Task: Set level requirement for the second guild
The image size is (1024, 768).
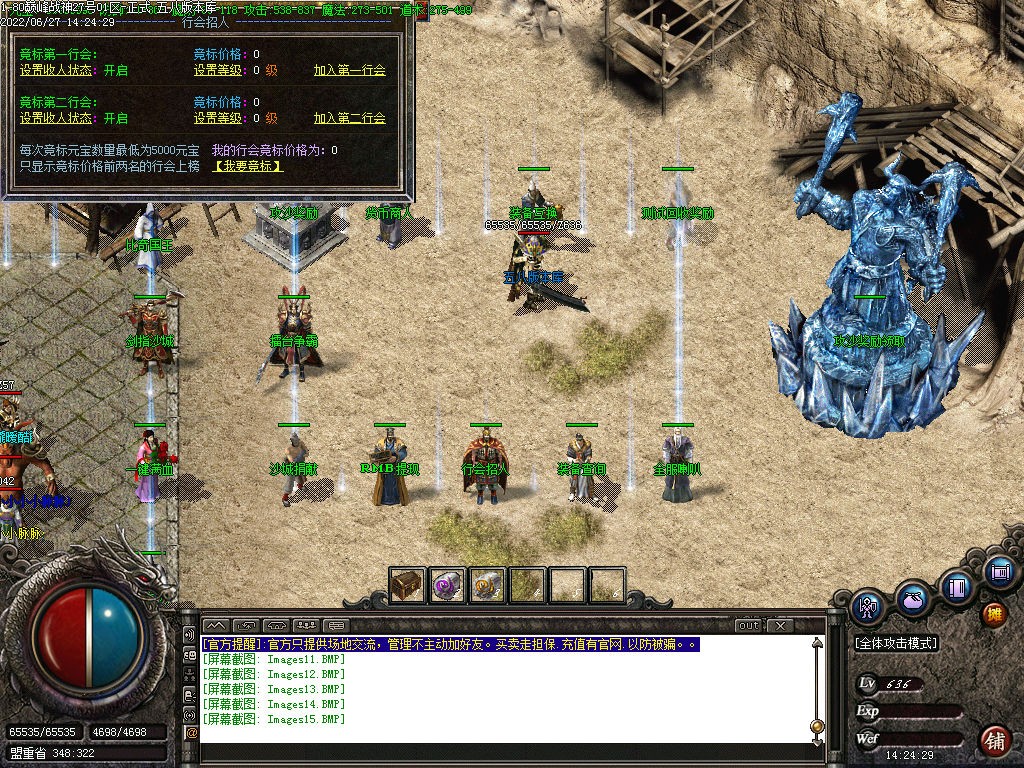Action: (219, 118)
